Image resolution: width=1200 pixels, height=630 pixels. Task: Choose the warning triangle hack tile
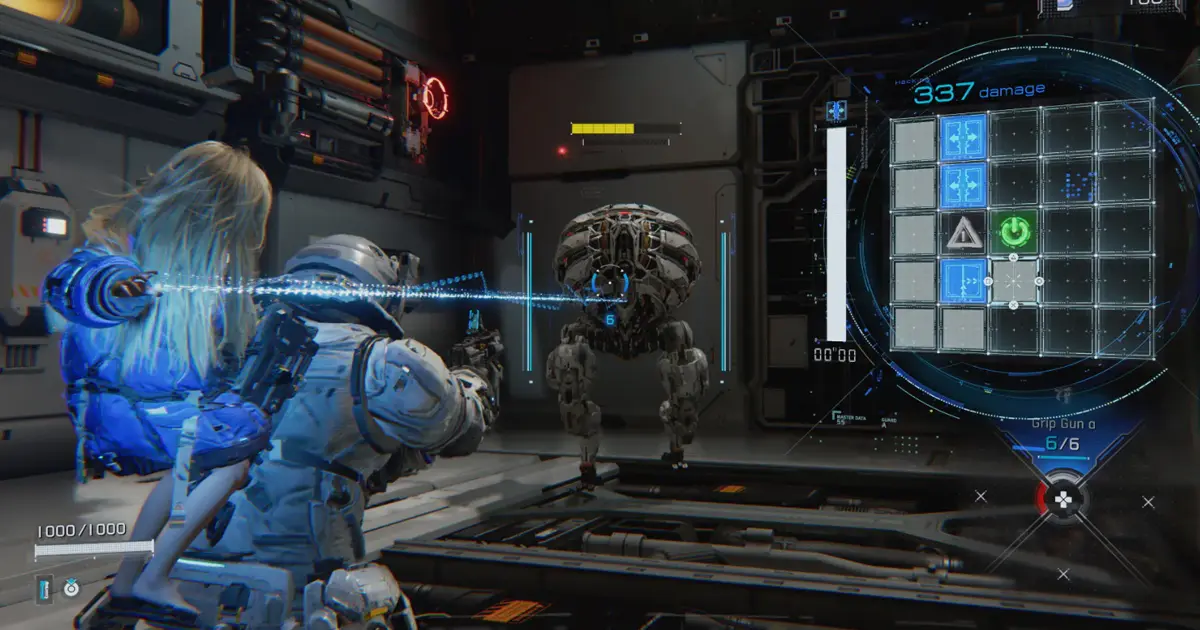tap(964, 233)
